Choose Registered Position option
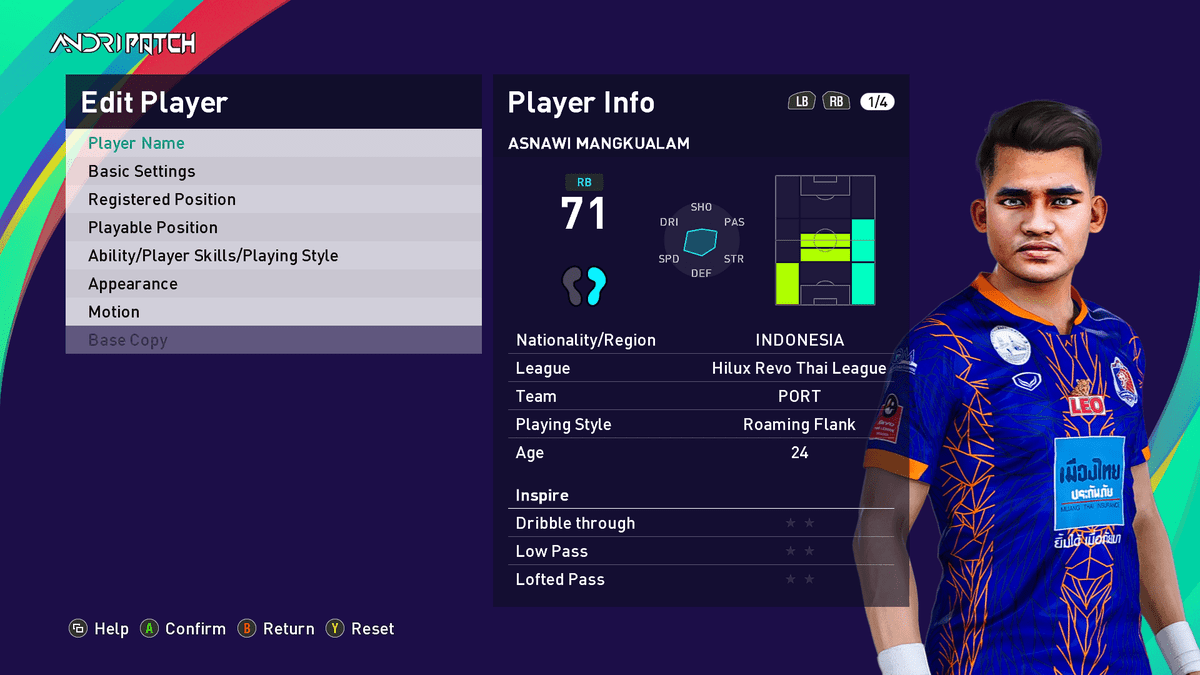The height and width of the screenshot is (675, 1200). pyautogui.click(x=273, y=199)
